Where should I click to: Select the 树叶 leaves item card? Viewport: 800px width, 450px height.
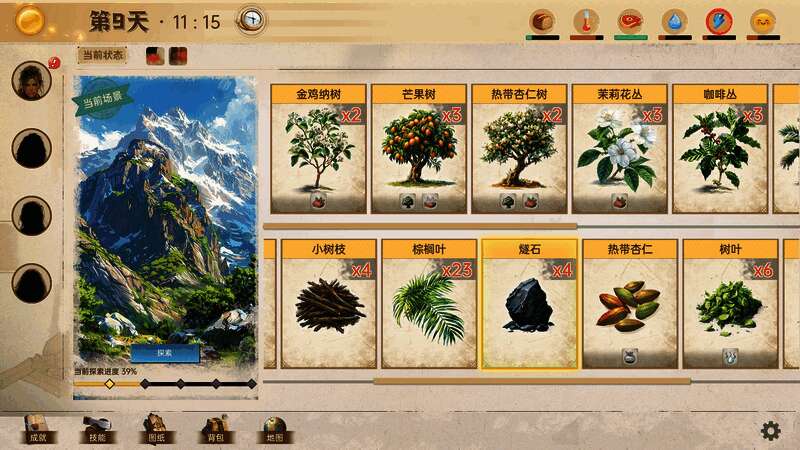[x=730, y=304]
